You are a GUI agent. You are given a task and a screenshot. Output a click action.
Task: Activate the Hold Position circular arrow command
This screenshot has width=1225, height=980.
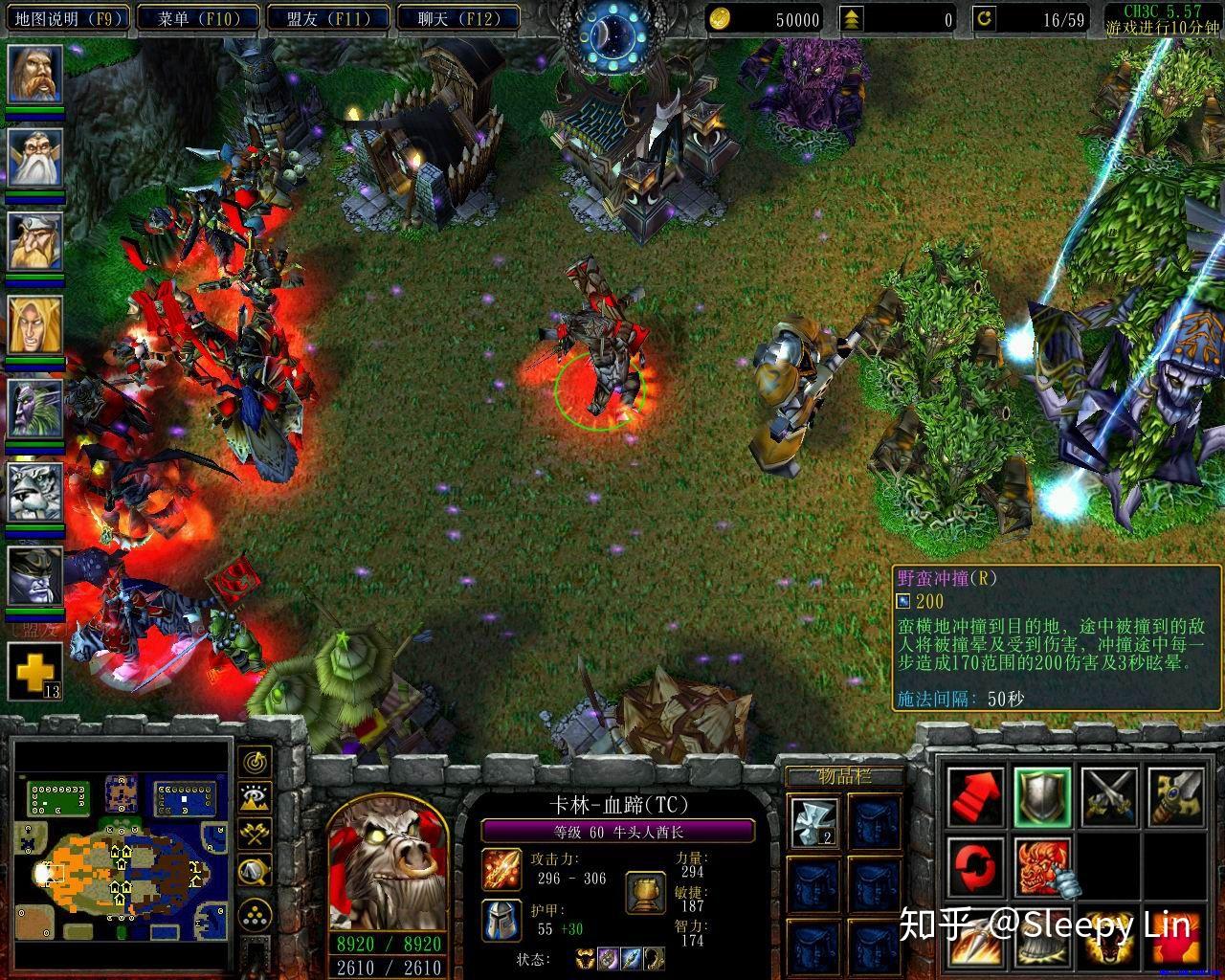[975, 866]
